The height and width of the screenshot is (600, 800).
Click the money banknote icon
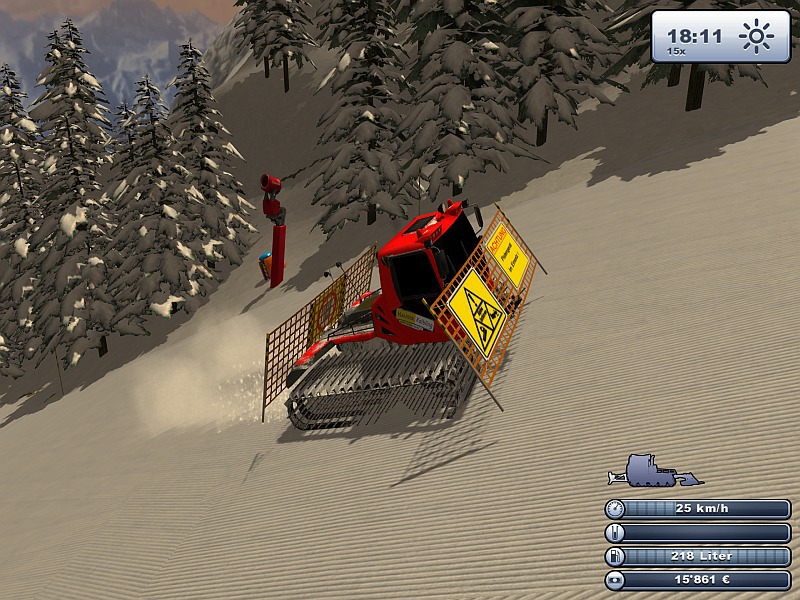(x=615, y=580)
